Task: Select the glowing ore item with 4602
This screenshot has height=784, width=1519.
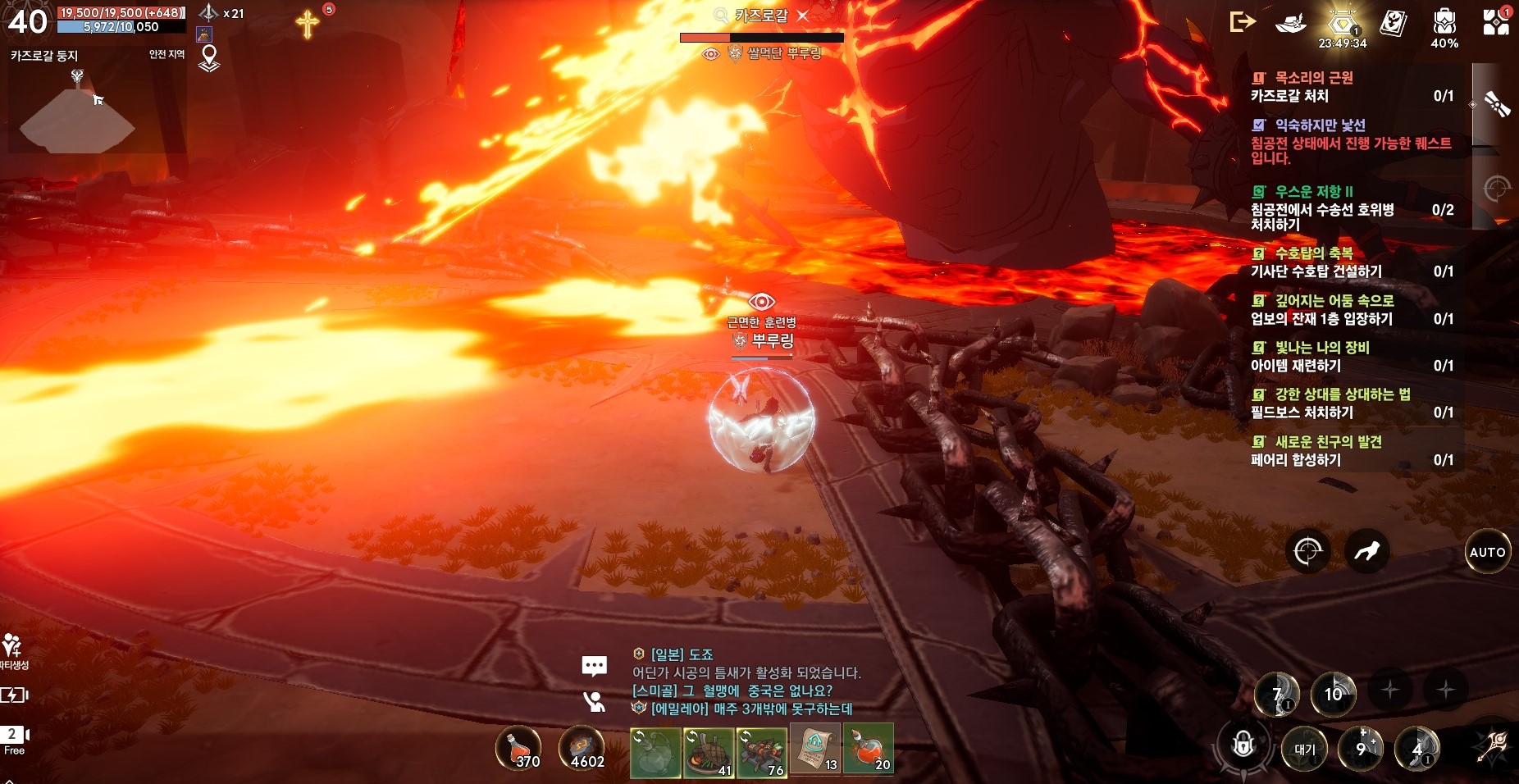Action: (582, 749)
